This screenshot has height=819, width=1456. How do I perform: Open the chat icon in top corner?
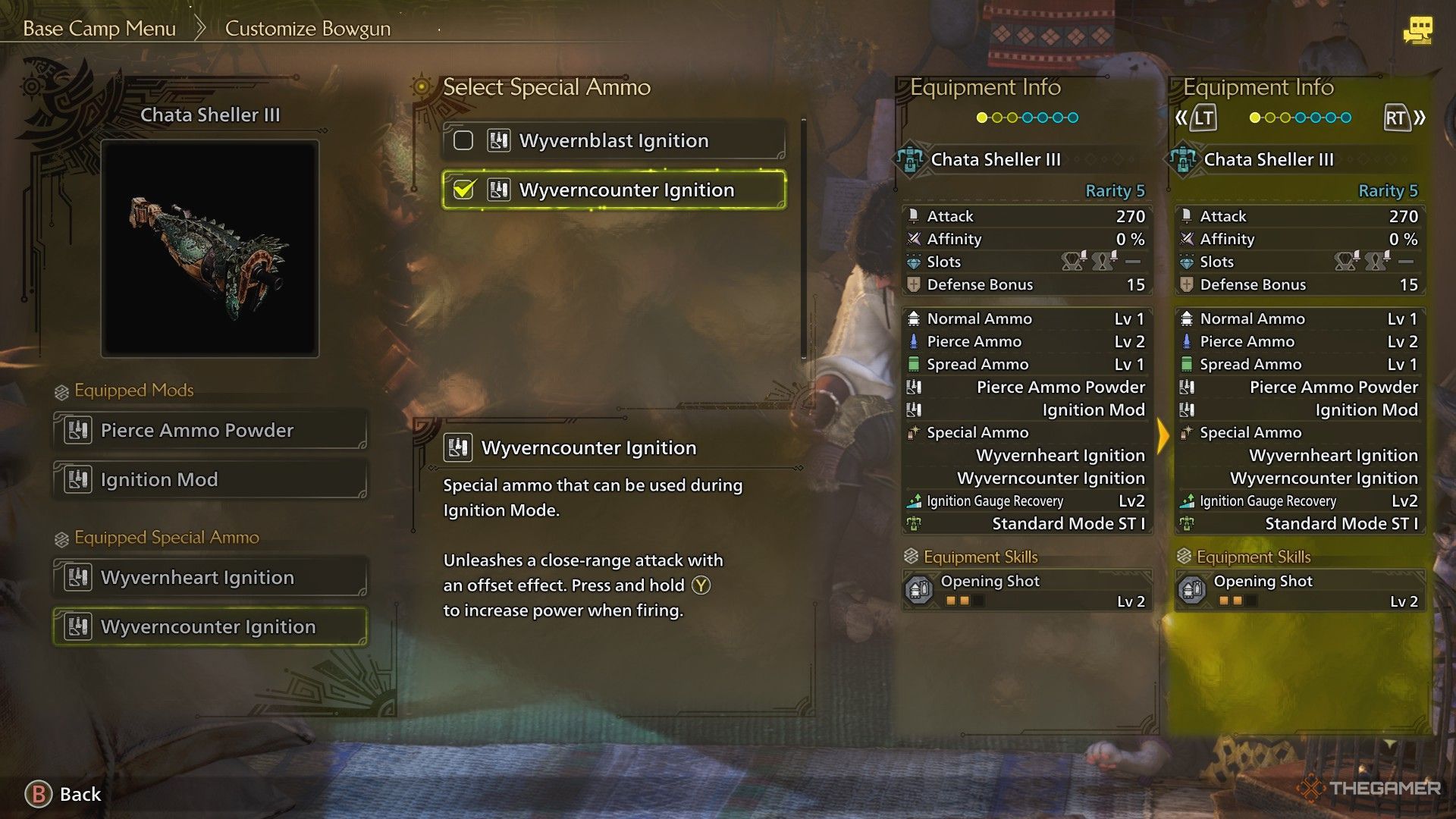1417,30
